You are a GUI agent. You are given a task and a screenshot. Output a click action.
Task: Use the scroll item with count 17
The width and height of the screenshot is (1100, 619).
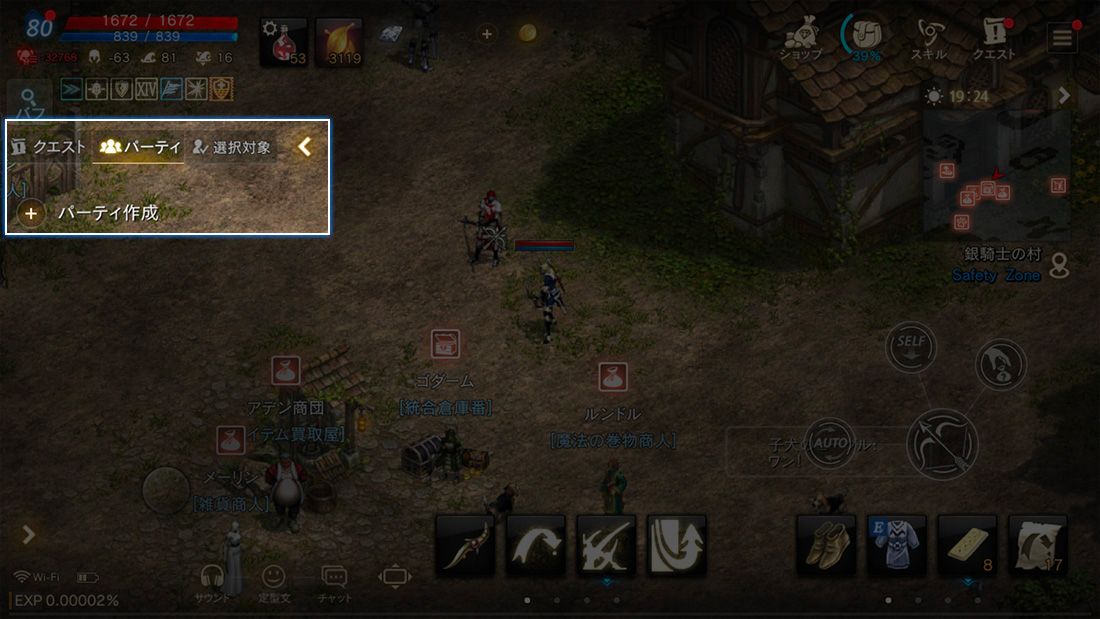[1037, 544]
